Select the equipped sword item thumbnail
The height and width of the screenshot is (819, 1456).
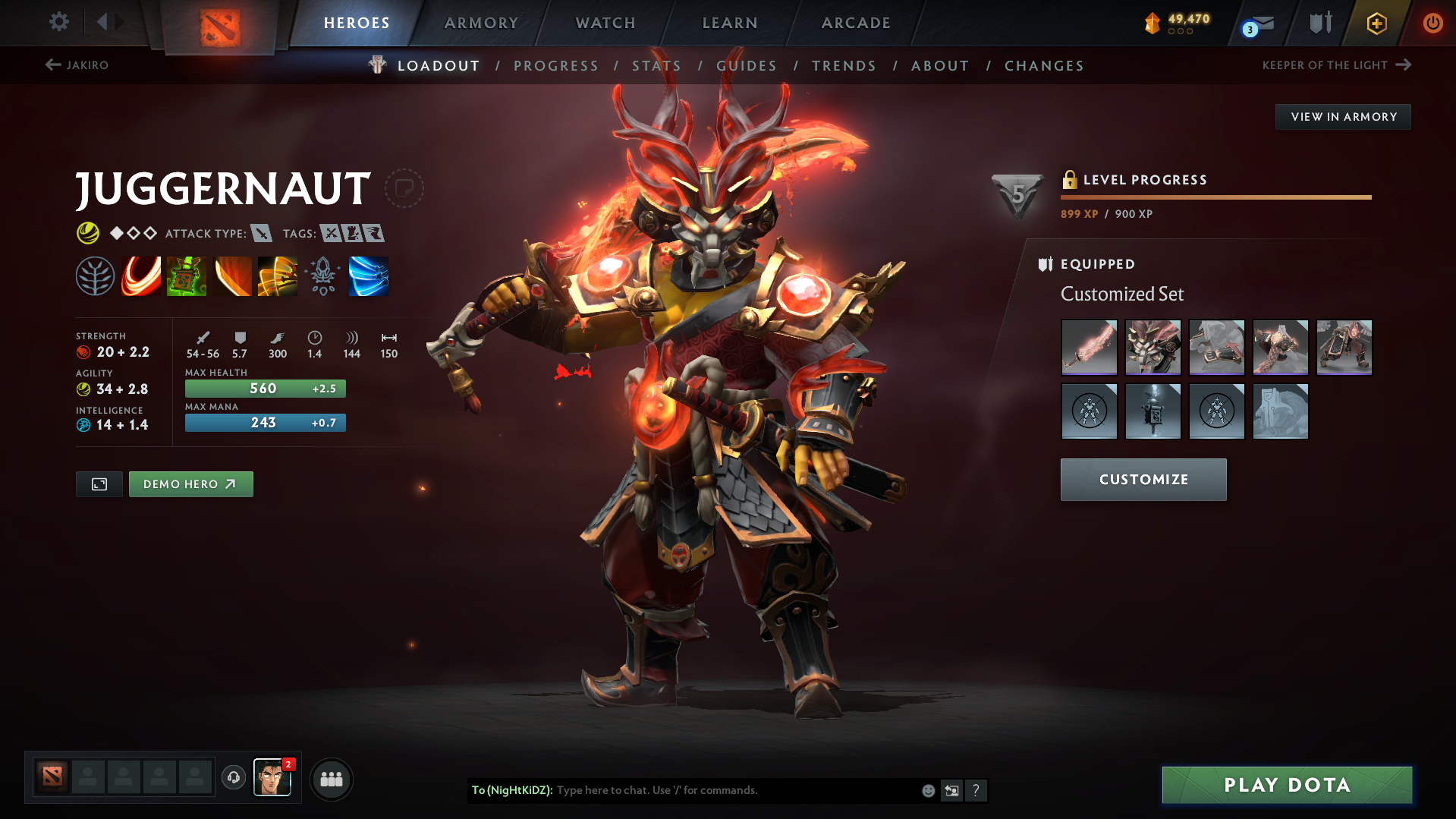1089,348
